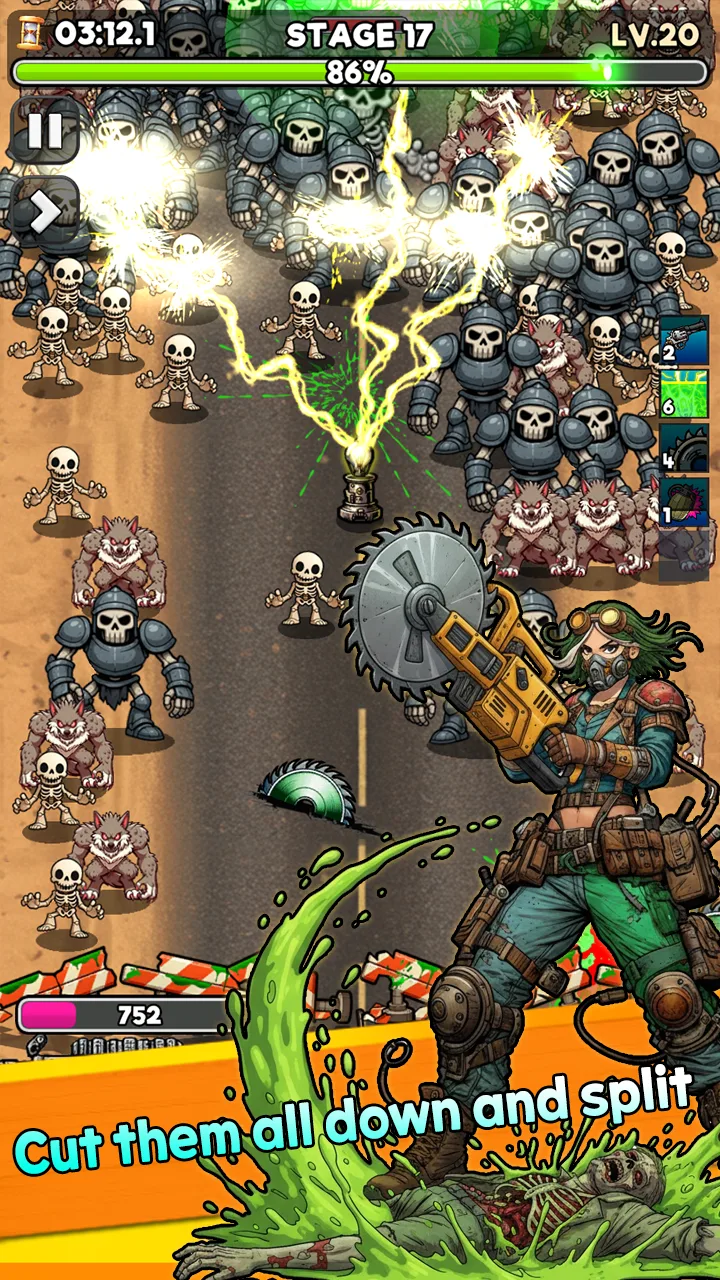This screenshot has height=1280, width=720.
Task: Tap the arrow button below pause
Action: (x=45, y=210)
